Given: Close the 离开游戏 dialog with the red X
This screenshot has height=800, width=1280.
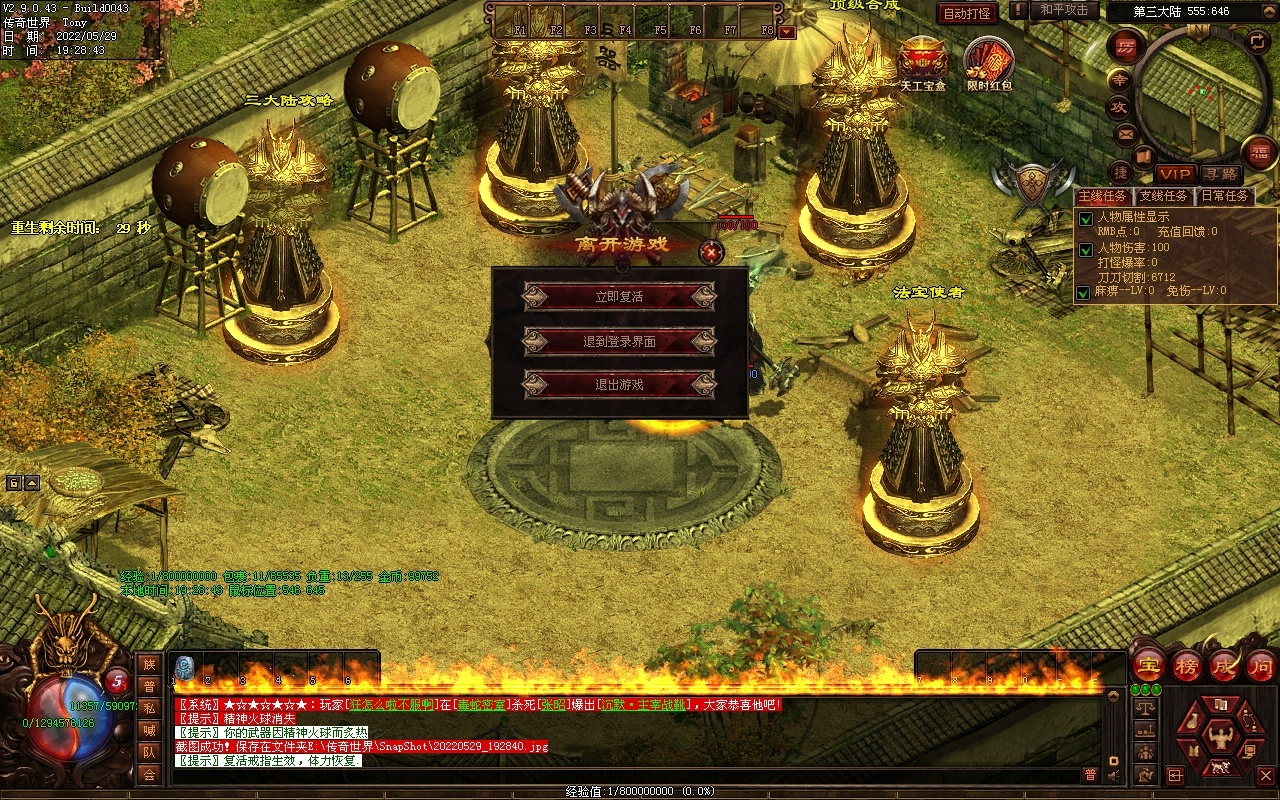Looking at the screenshot, I should click(x=711, y=253).
